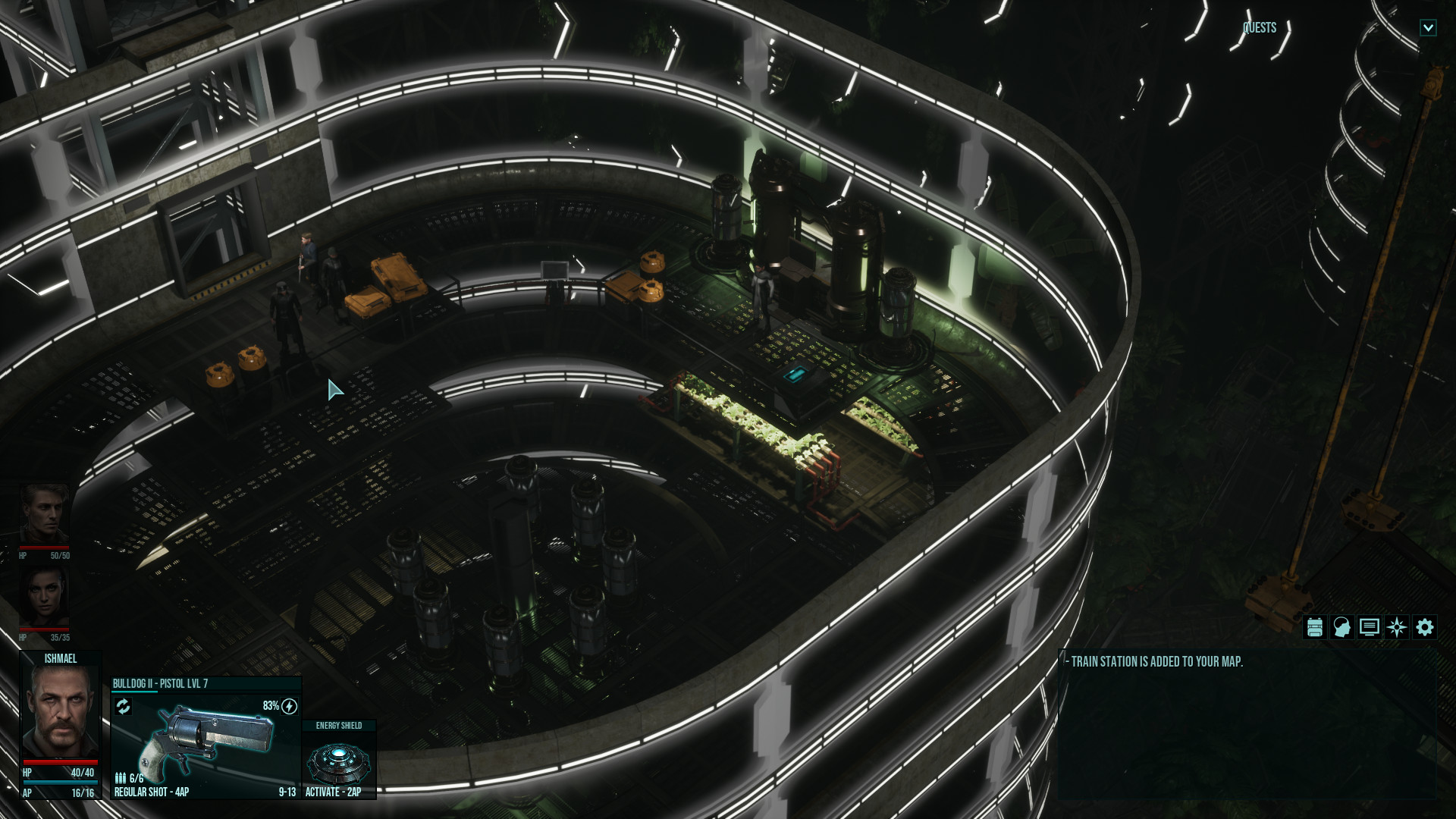Open the backpack inventory

pos(1315,627)
